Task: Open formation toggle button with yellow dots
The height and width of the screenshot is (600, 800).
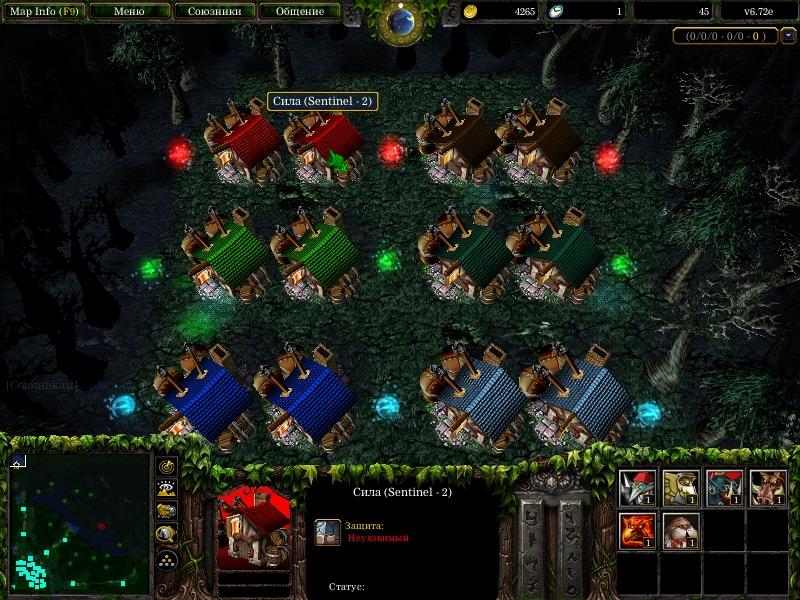Action: 167,559
